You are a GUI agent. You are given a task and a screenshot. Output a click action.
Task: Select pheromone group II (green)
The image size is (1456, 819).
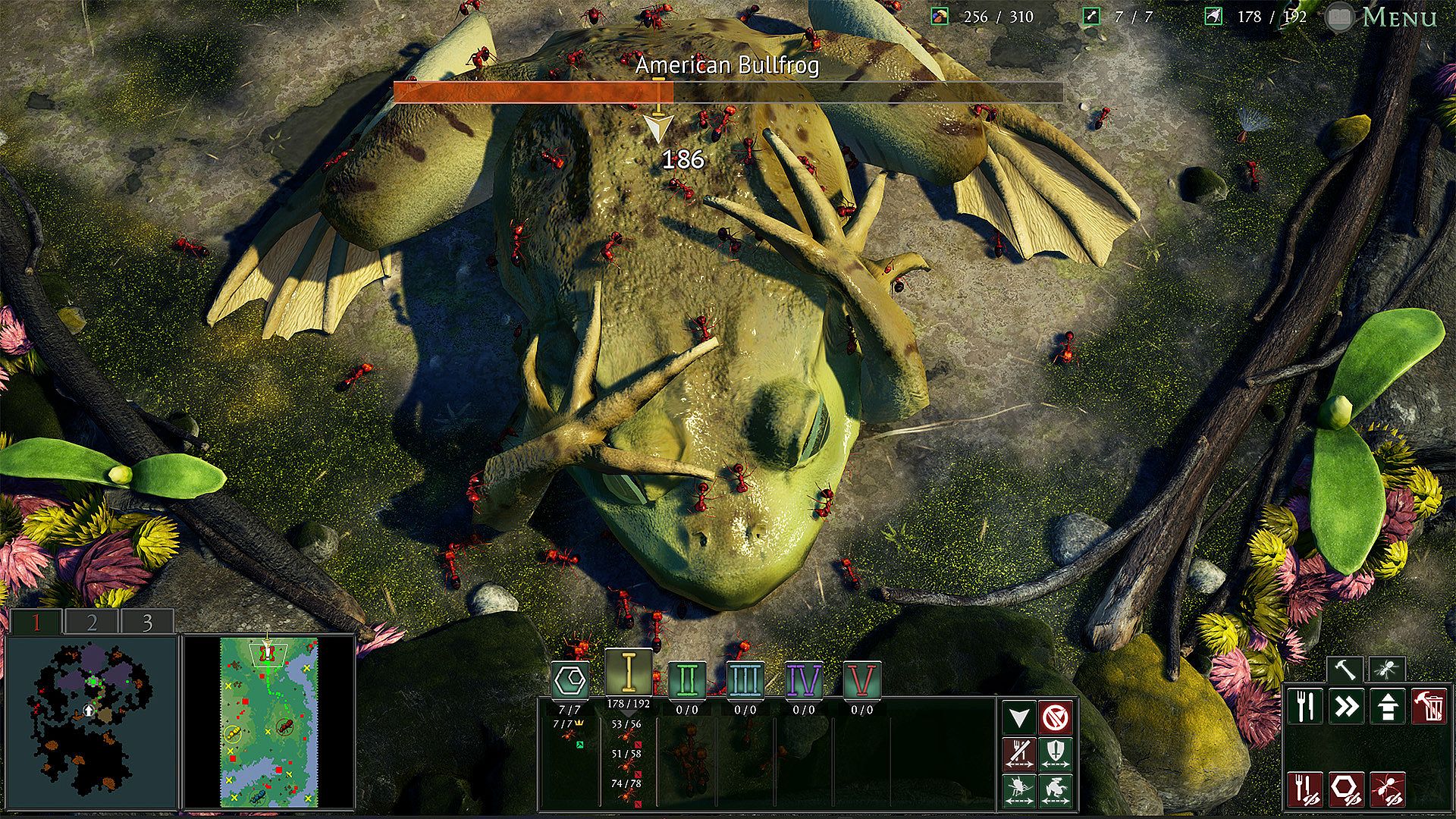[x=687, y=679]
